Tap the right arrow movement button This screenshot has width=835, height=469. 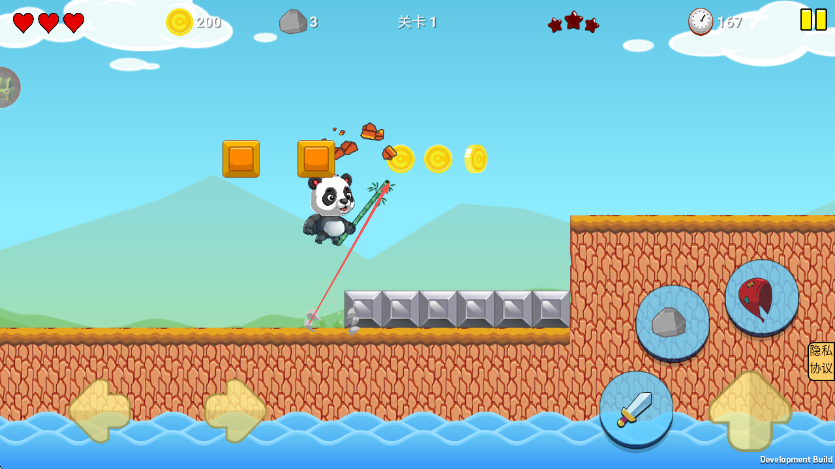point(236,410)
